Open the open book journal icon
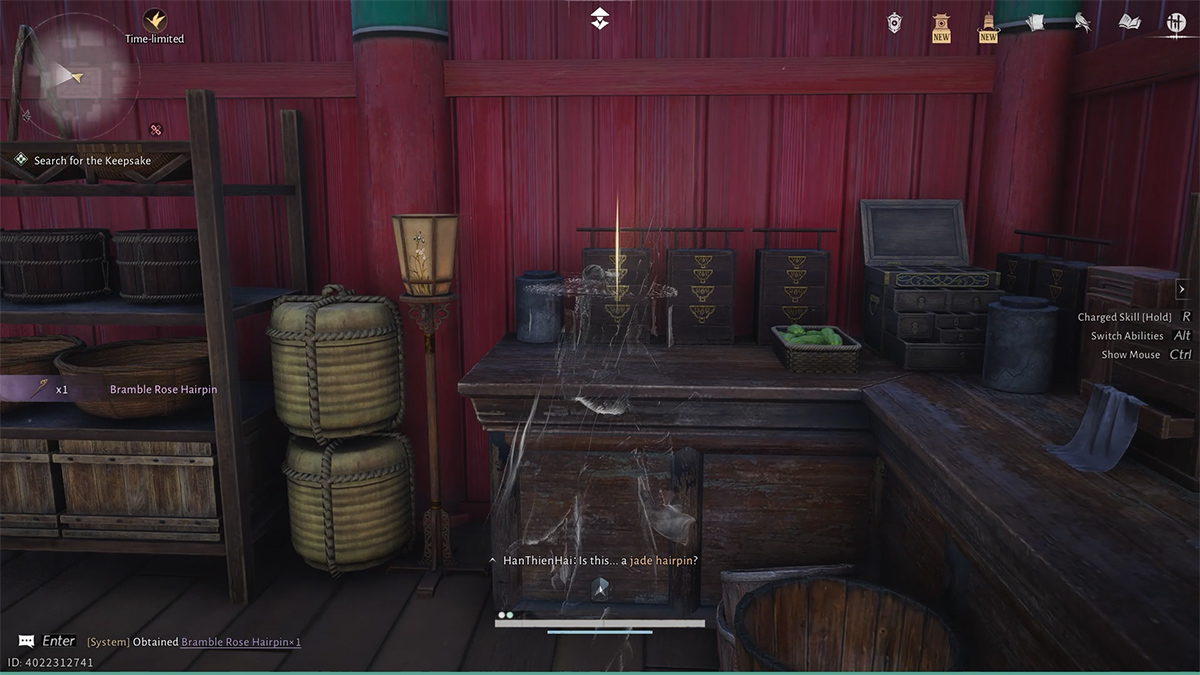Image resolution: width=1200 pixels, height=675 pixels. tap(1129, 22)
